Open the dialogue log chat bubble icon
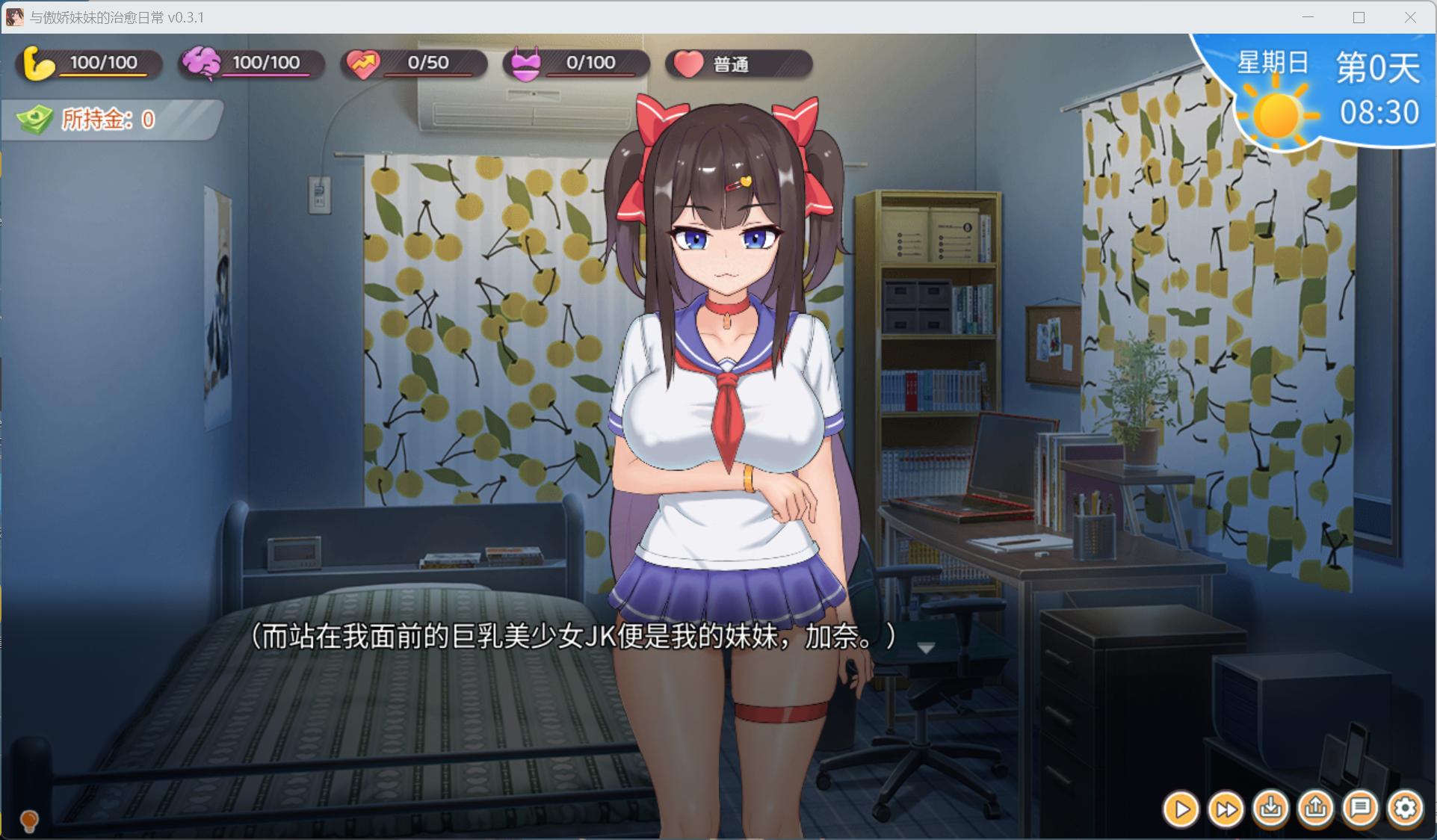The height and width of the screenshot is (840, 1437). tap(1361, 809)
